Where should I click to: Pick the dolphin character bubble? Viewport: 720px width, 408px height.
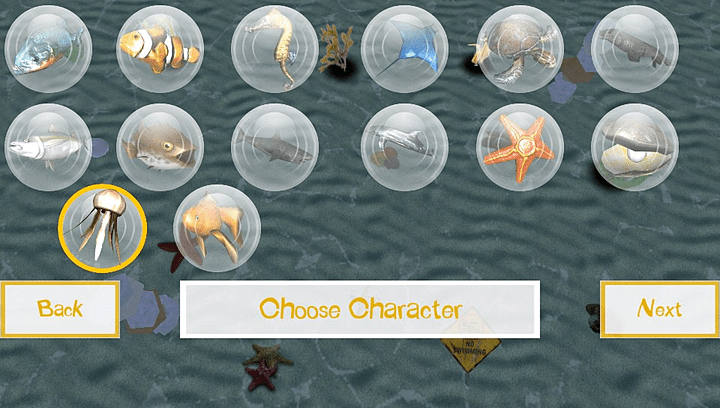click(405, 147)
